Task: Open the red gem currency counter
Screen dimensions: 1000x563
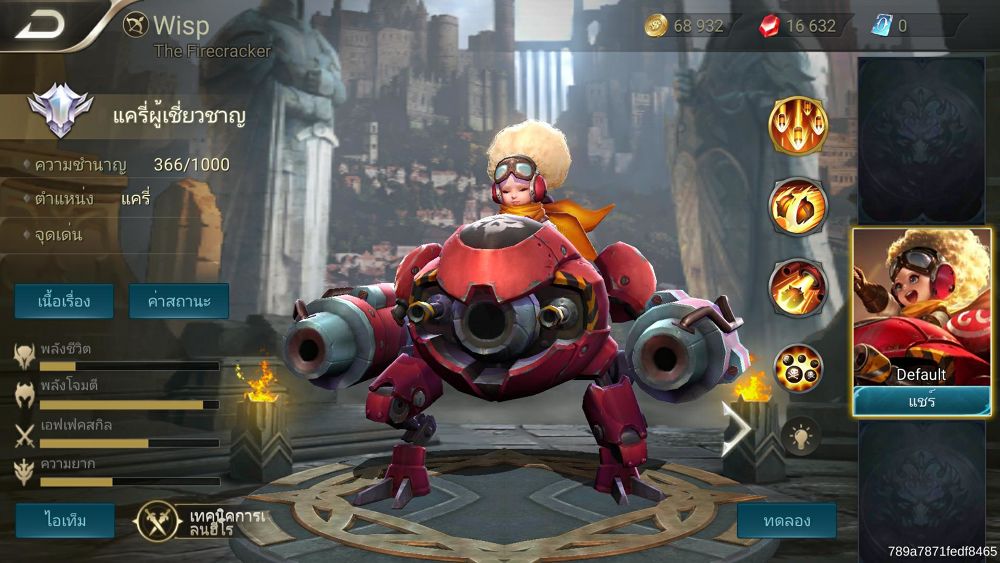Action: 798,26
